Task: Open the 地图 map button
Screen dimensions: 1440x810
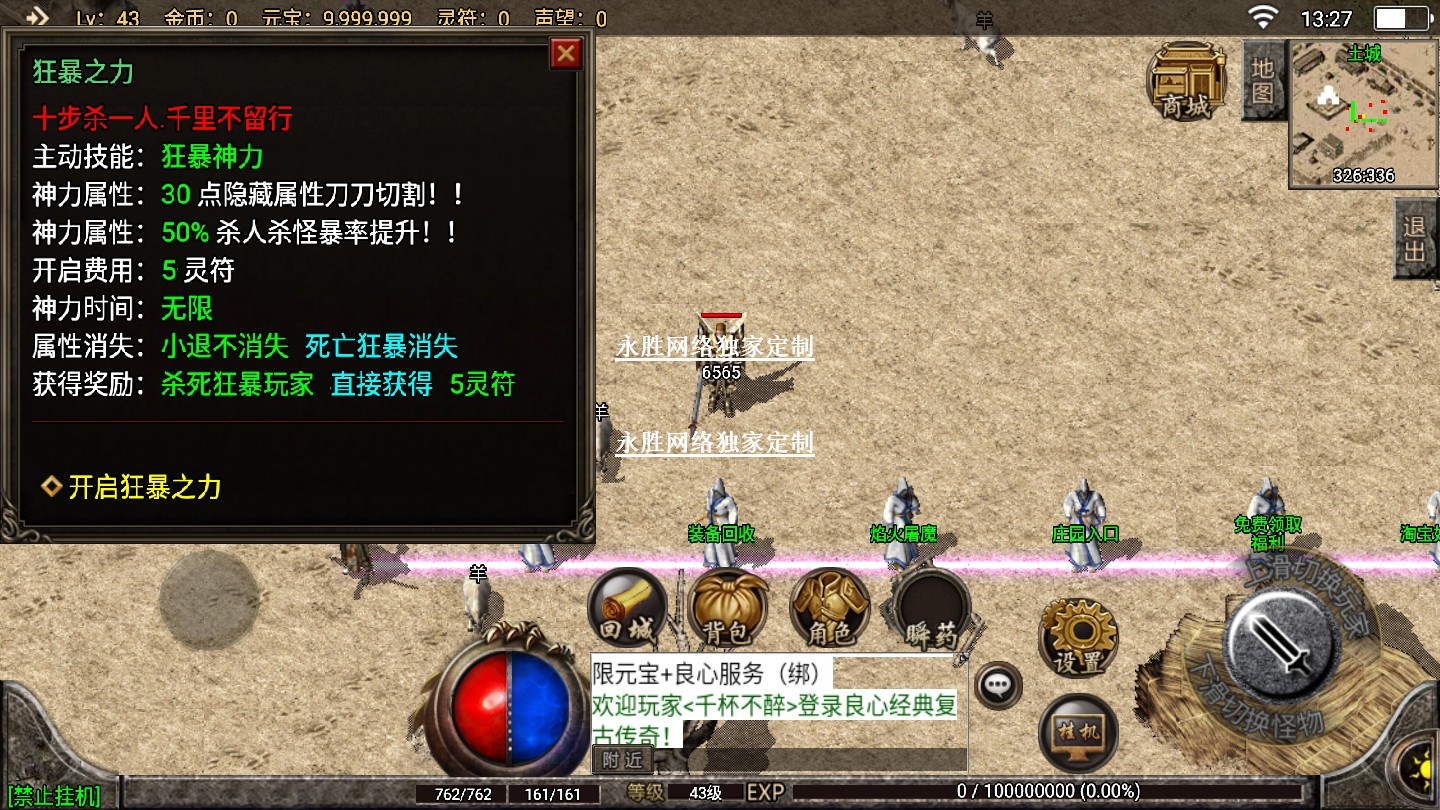Action: pos(1263,80)
